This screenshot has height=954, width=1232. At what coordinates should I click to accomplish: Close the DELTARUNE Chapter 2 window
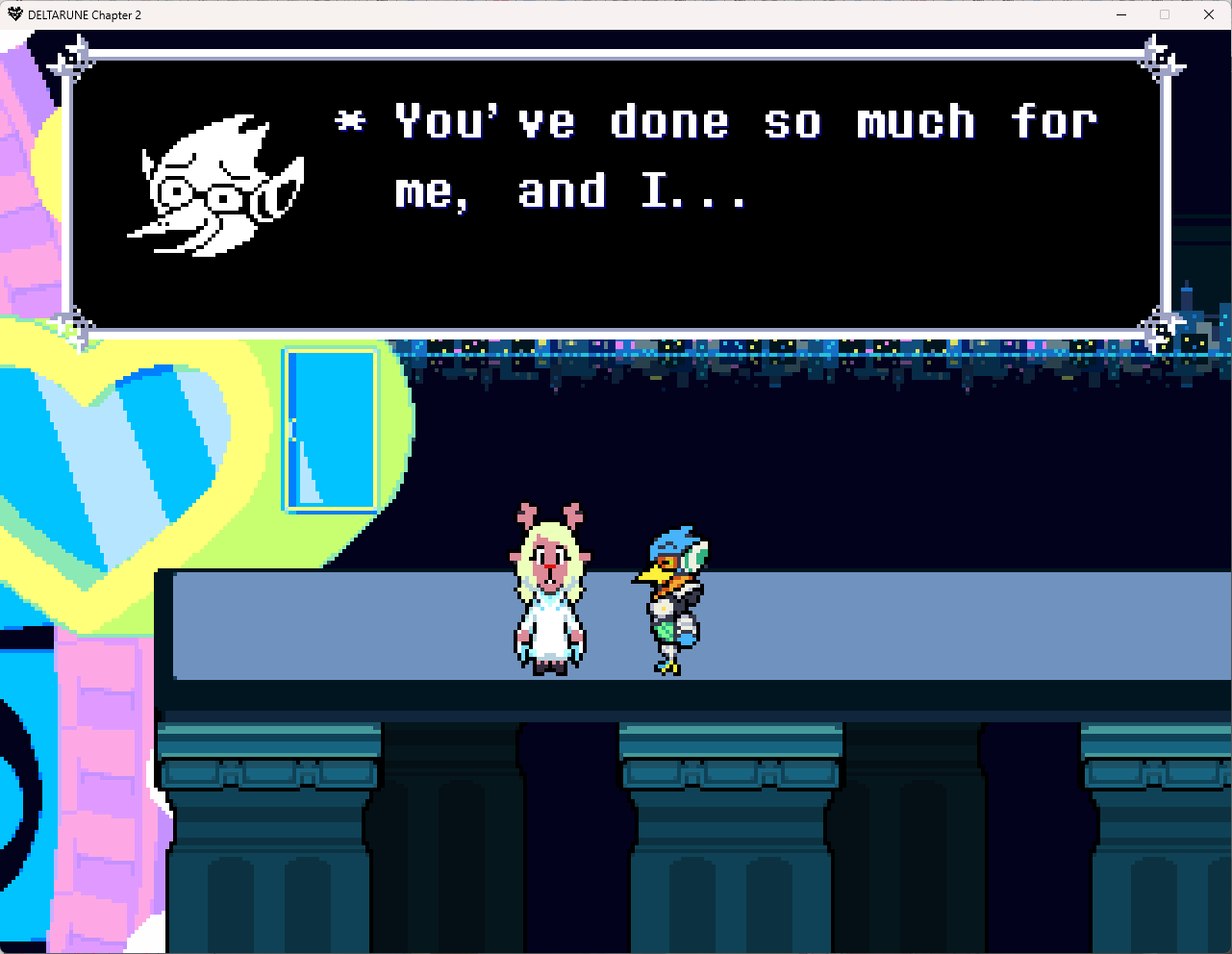pos(1209,14)
